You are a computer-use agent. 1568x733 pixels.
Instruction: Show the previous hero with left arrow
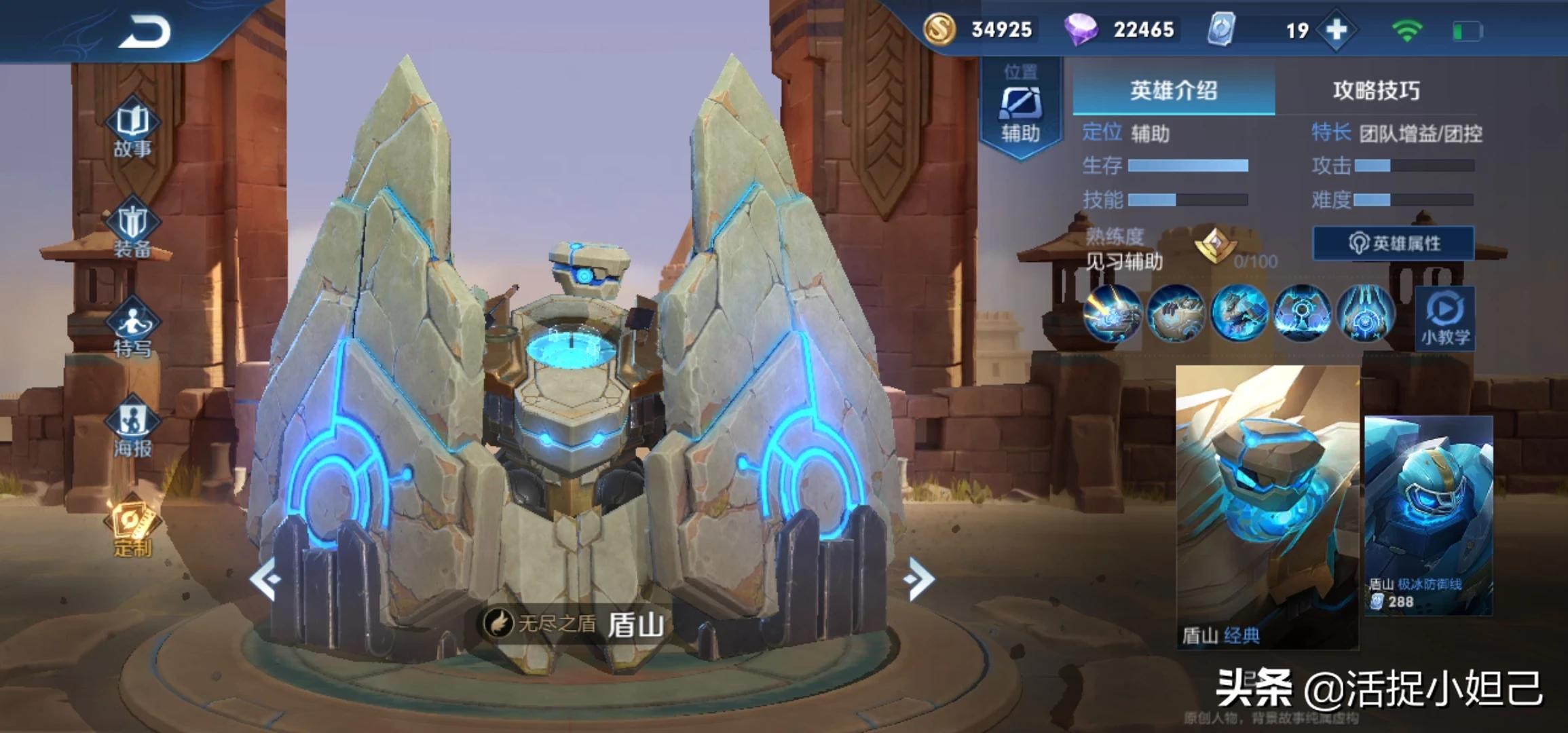tap(265, 579)
